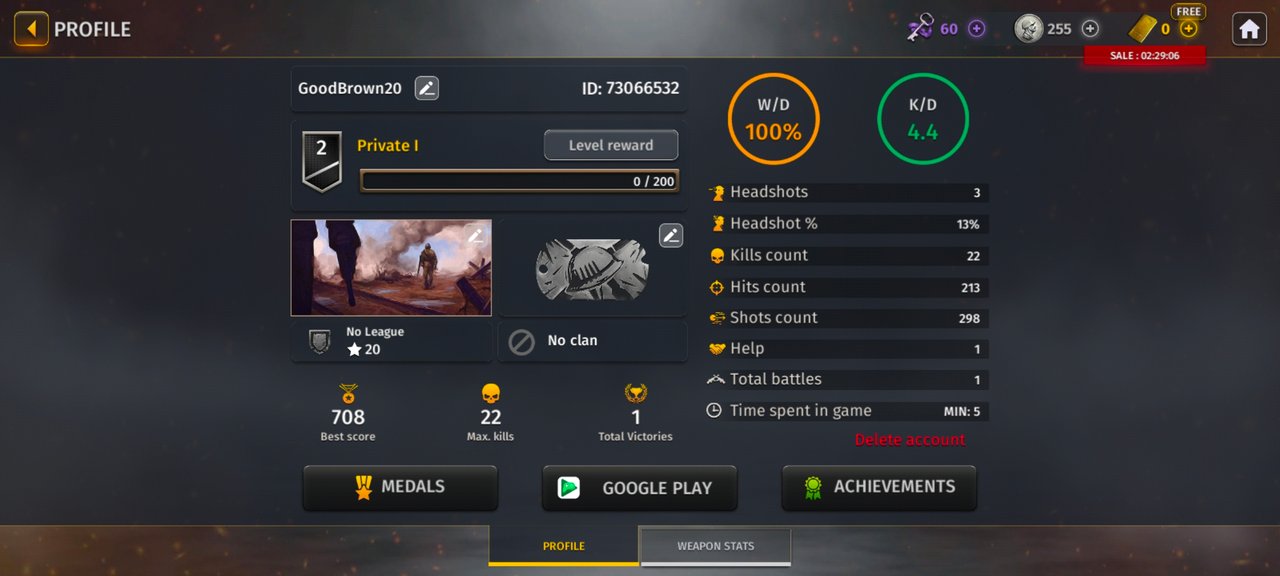Open the No League panel
Image resolution: width=1280 pixels, height=576 pixels.
pyautogui.click(x=391, y=341)
